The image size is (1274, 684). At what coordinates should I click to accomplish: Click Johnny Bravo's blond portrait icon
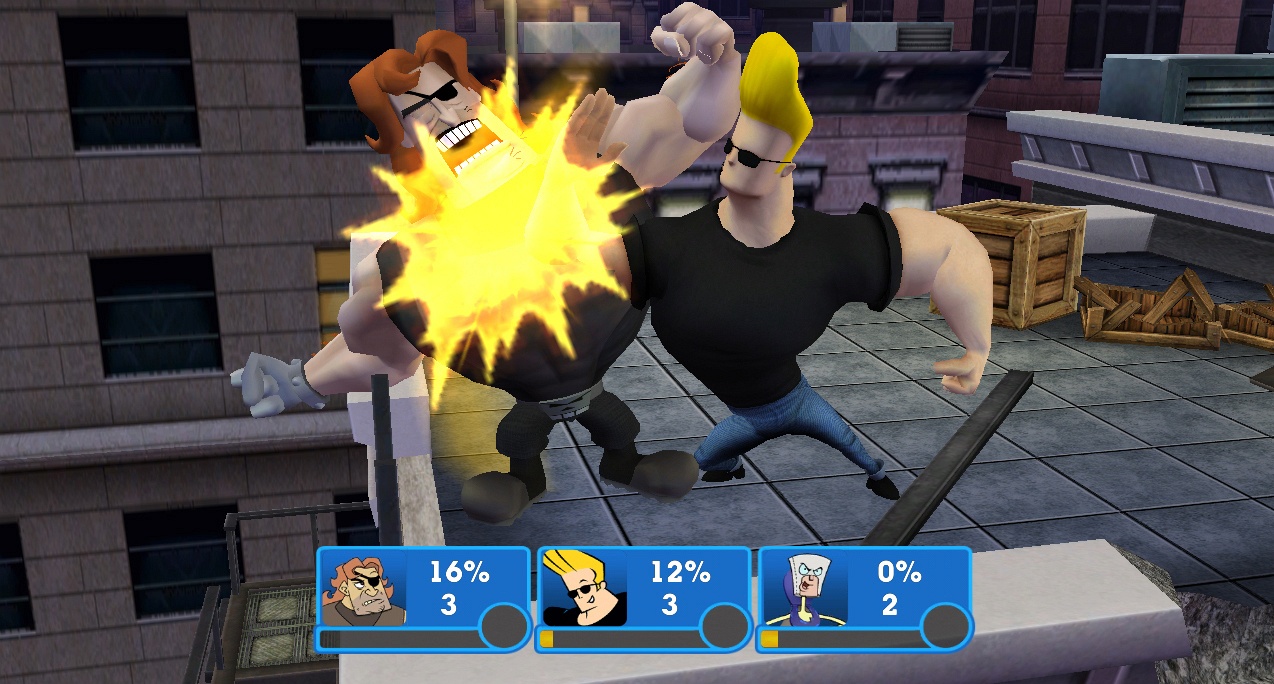click(583, 589)
